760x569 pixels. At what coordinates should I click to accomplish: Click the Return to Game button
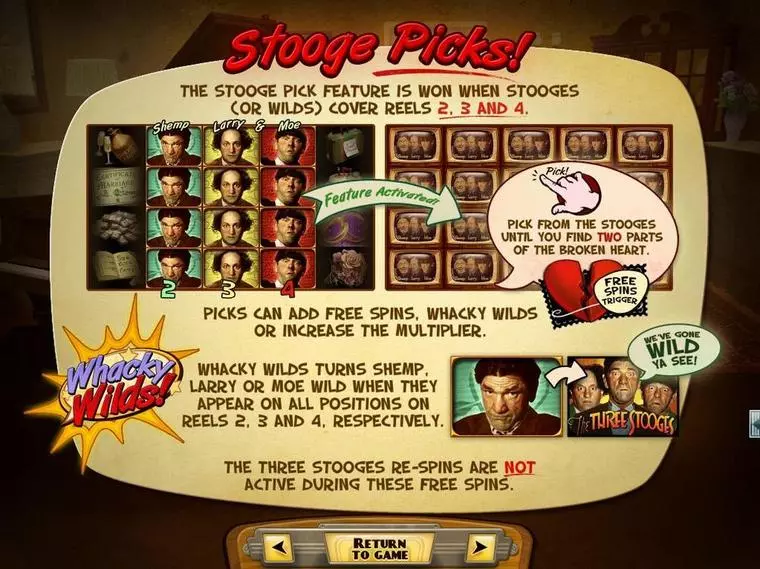tap(379, 548)
